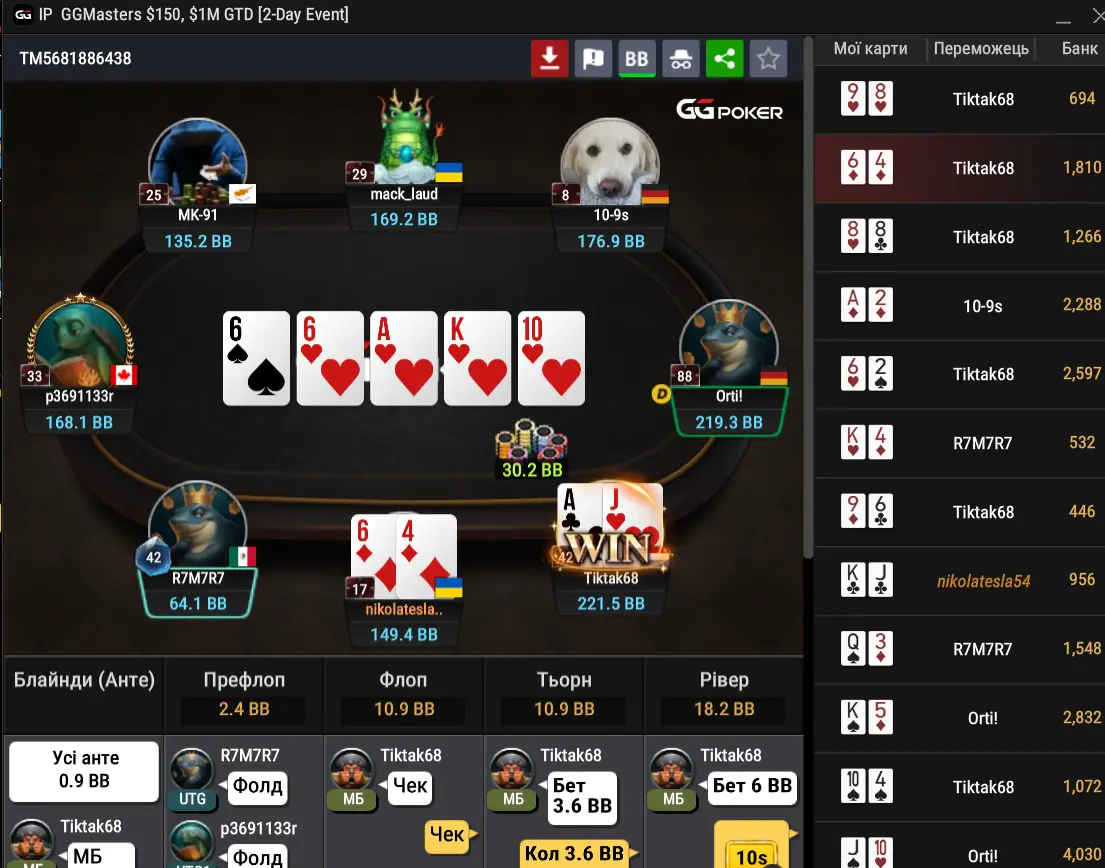Click the flag report icon in toolbar
The width and height of the screenshot is (1105, 868).
pos(593,59)
